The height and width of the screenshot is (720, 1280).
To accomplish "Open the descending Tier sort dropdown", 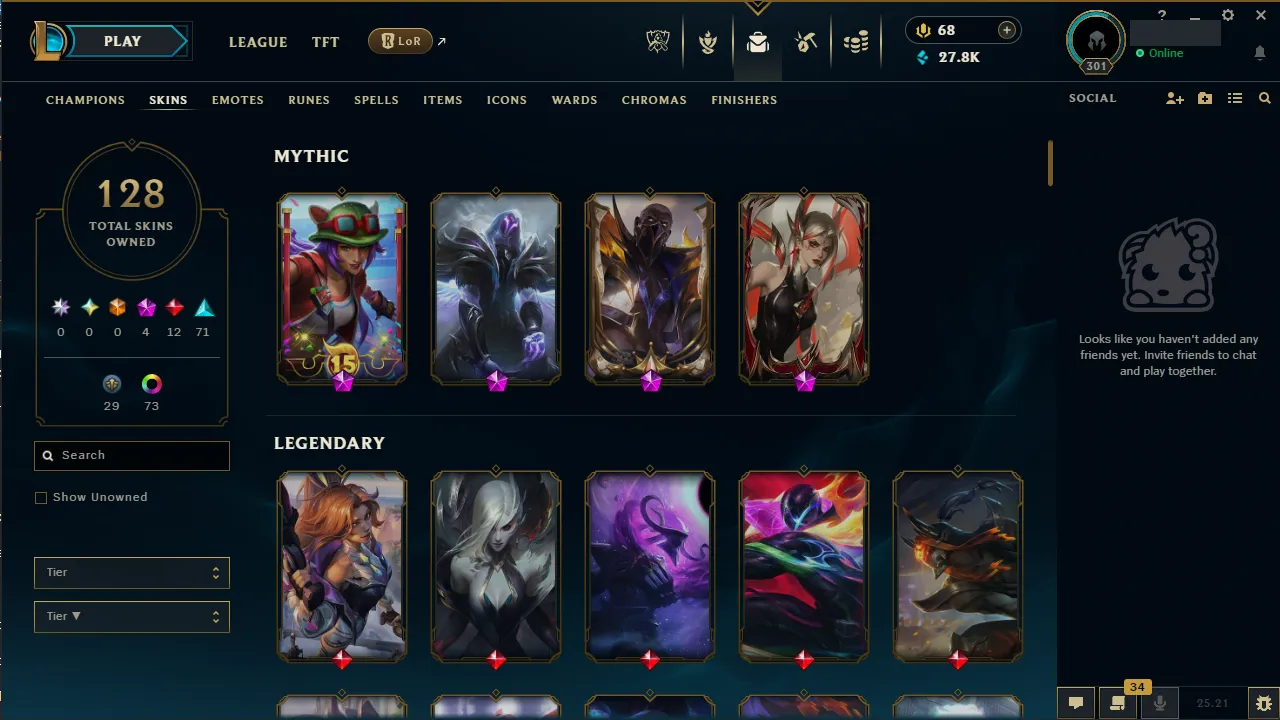I will tap(131, 616).
